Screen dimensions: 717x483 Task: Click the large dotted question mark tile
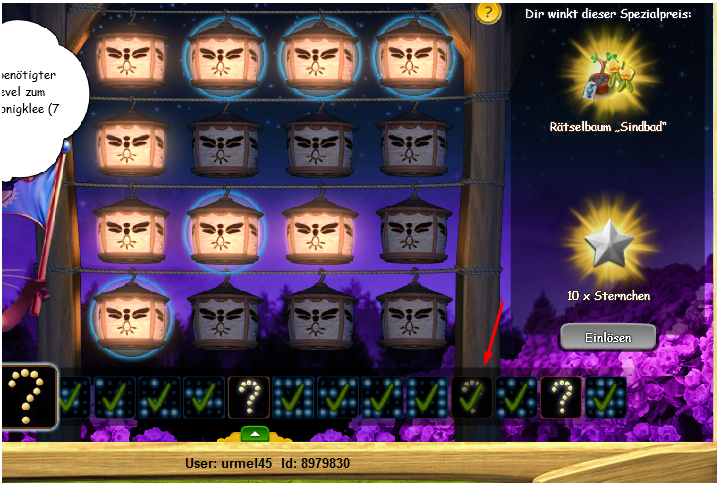[x=27, y=397]
